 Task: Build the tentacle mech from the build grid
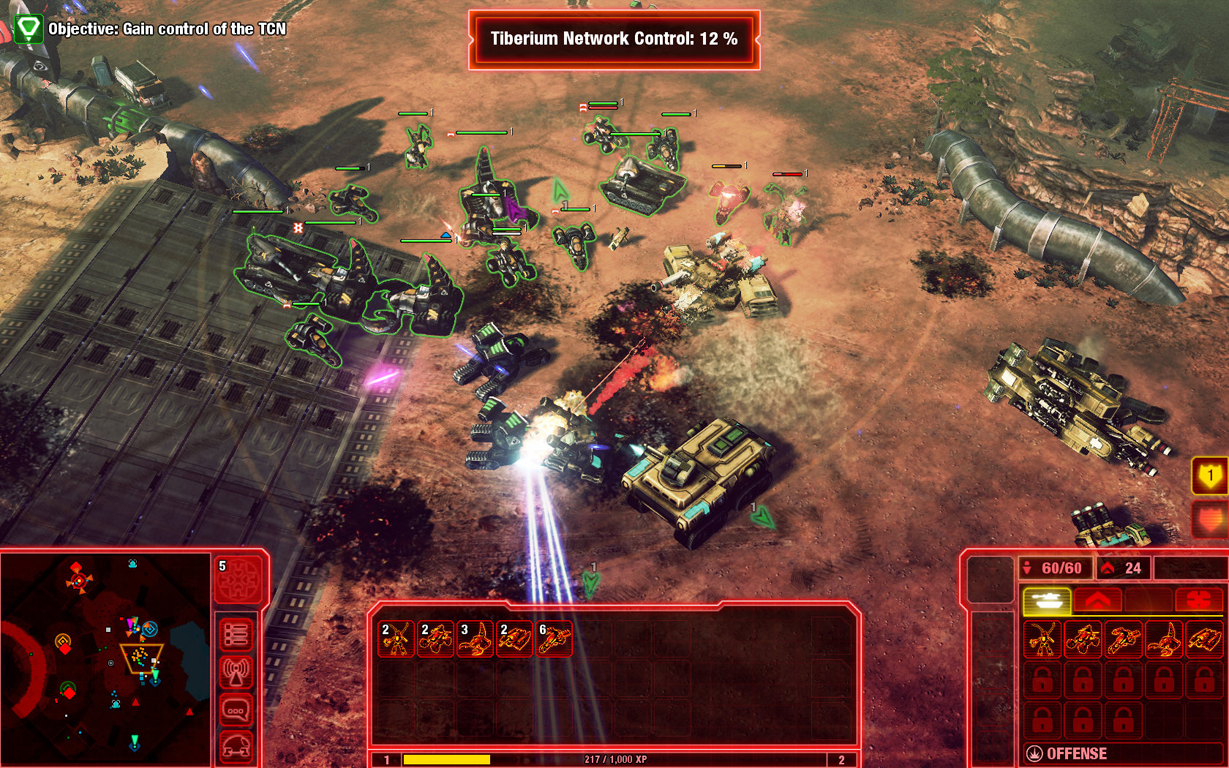(x=1042, y=639)
